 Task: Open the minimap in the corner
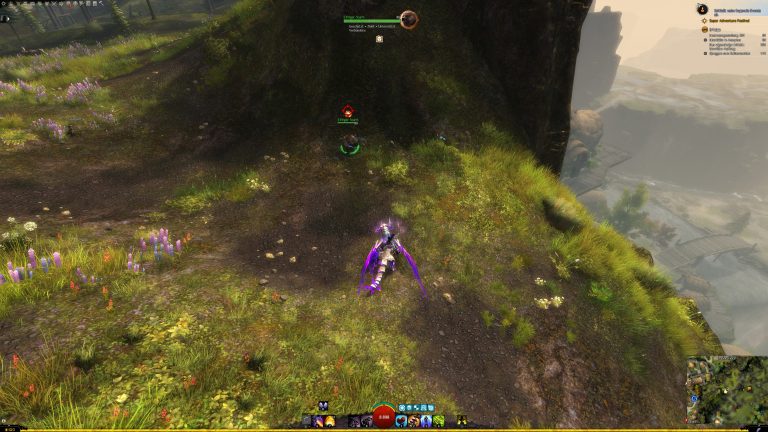coord(725,389)
